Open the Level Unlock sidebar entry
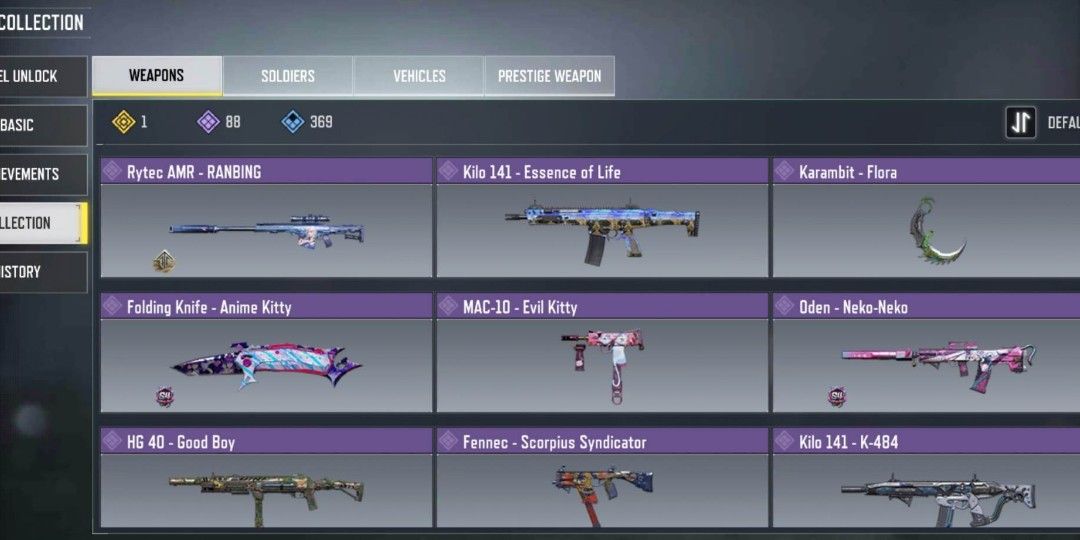Screen dimensions: 1080x540 tap(42, 76)
